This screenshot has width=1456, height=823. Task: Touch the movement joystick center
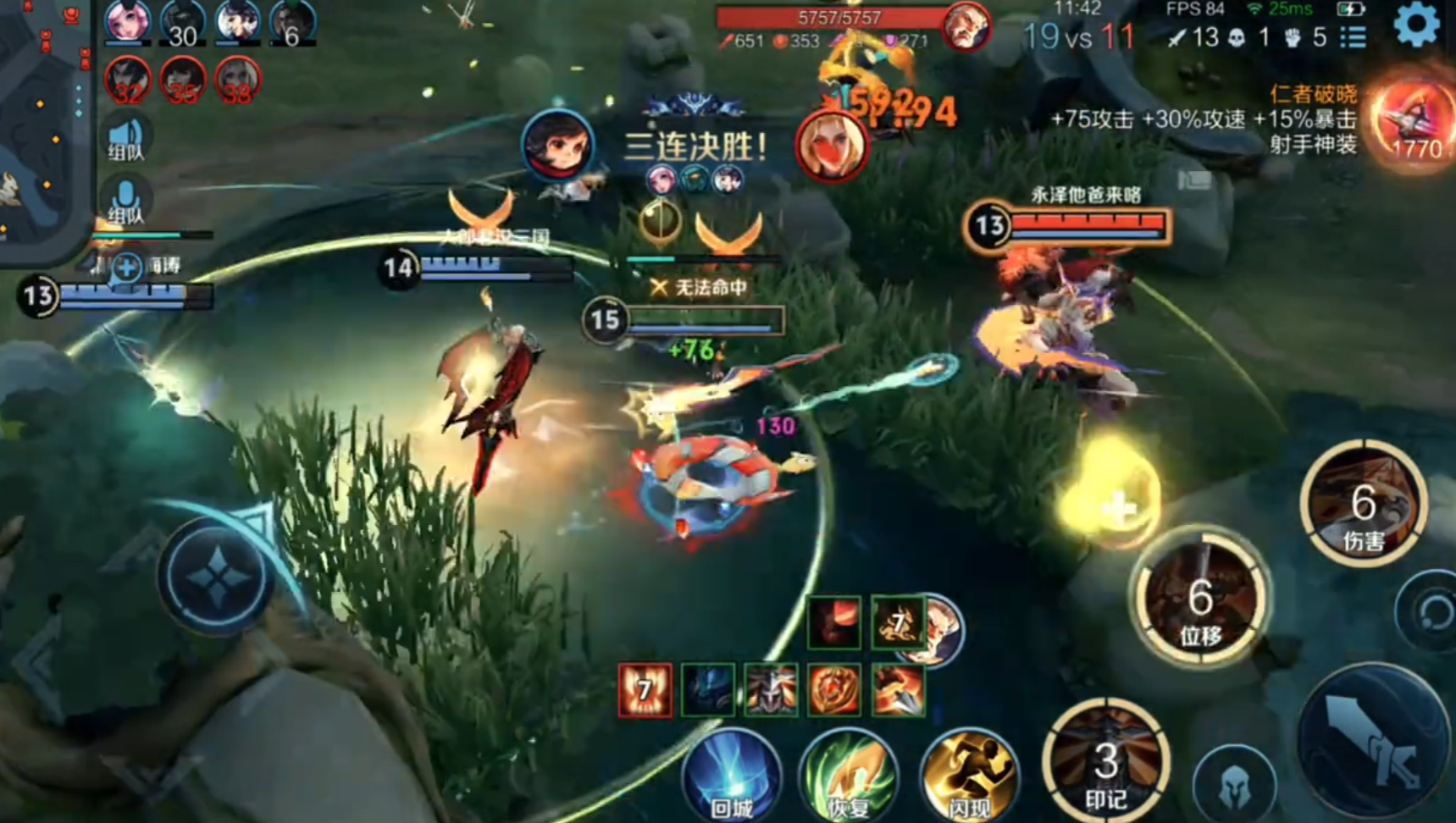click(x=217, y=577)
